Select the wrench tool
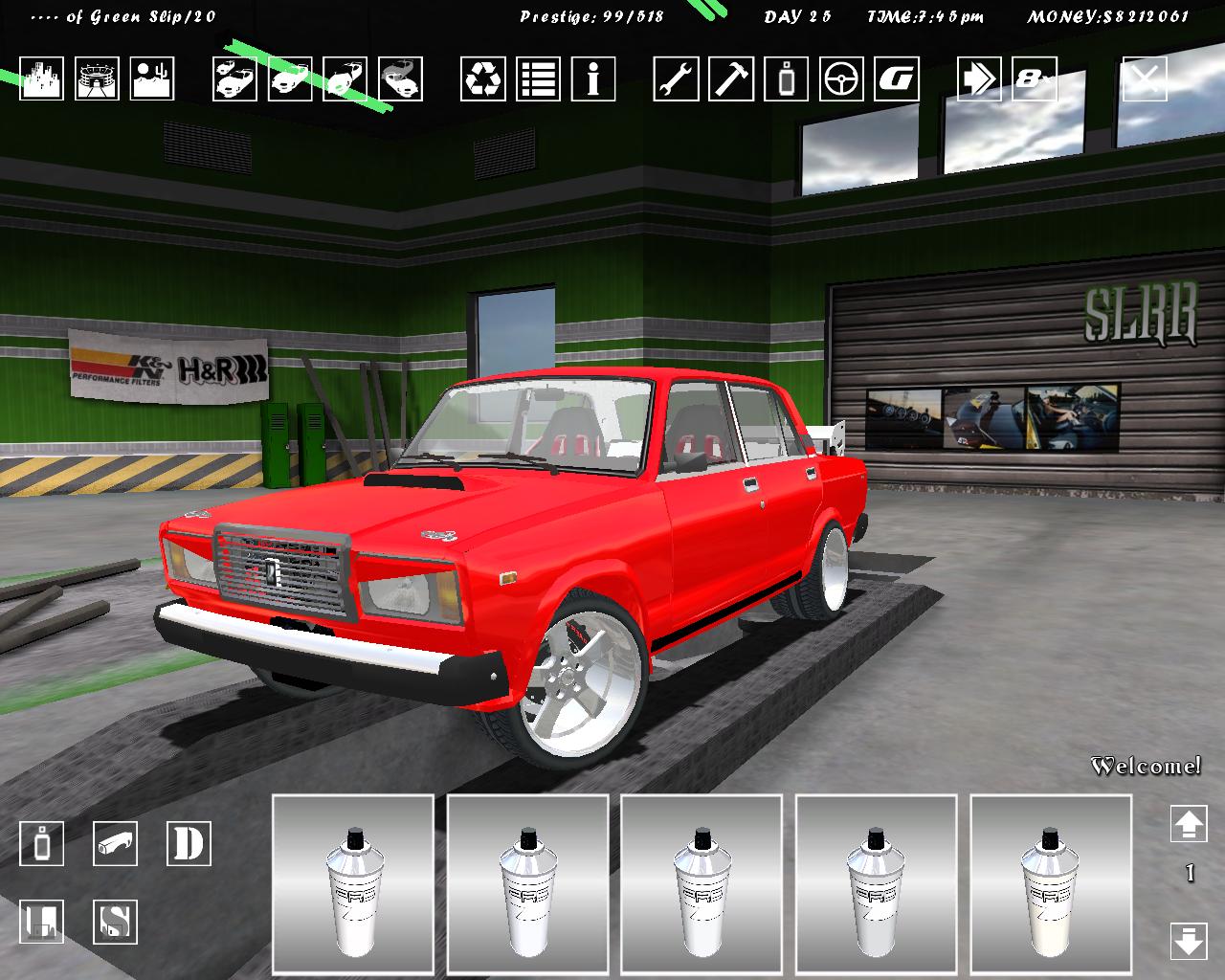1225x980 pixels. pos(677,78)
